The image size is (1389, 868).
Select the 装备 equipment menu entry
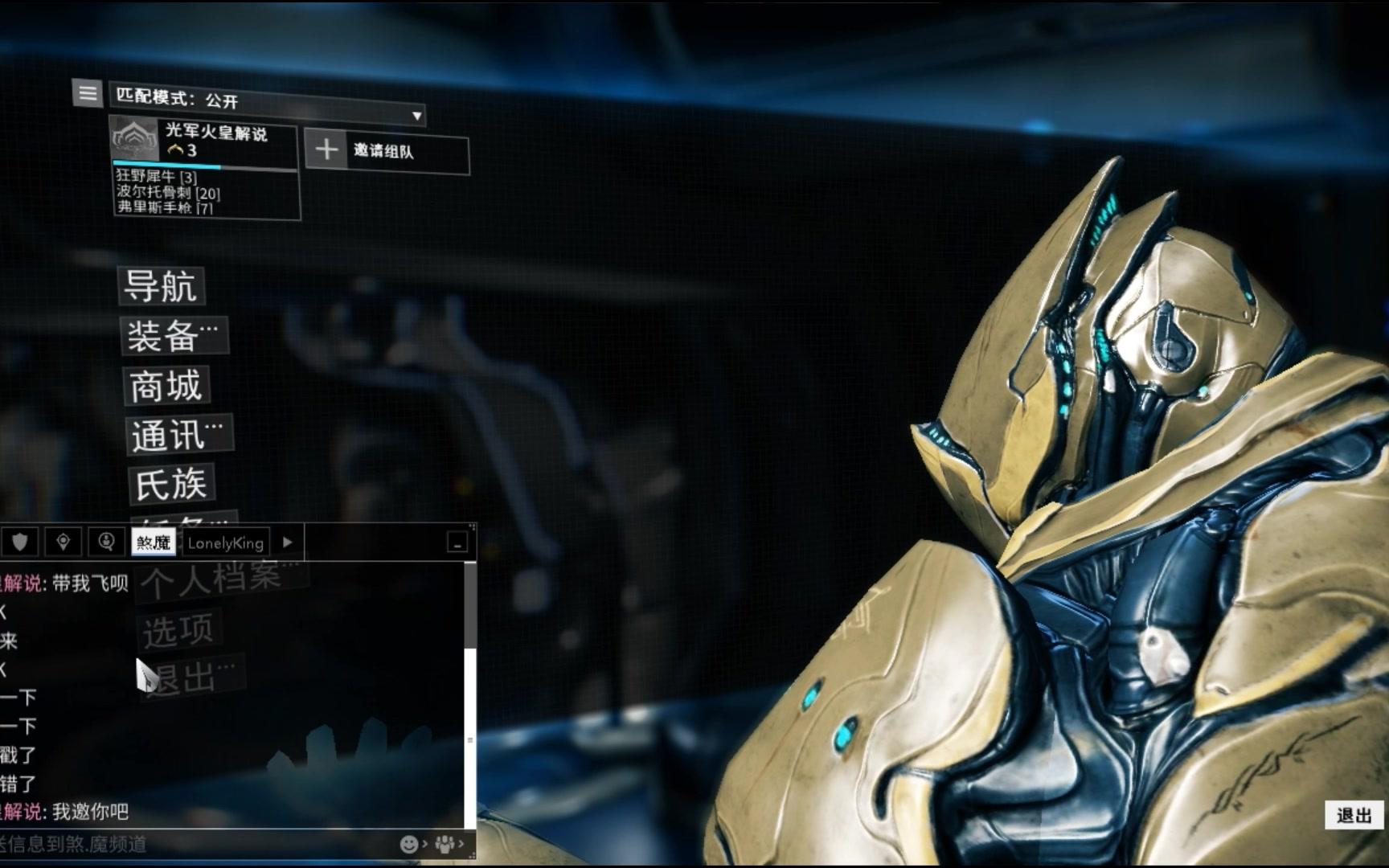coord(173,336)
